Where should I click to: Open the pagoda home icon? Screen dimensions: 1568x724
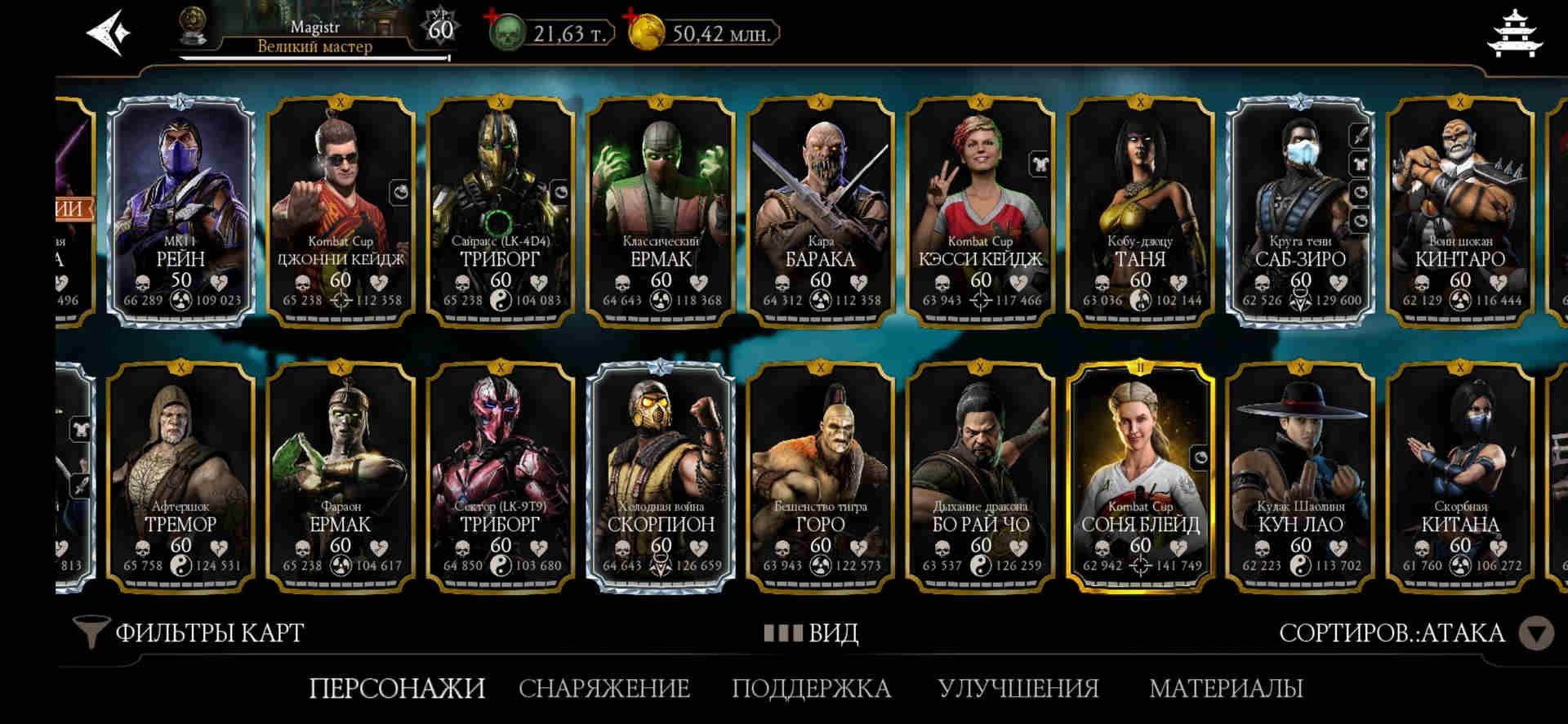pyautogui.click(x=1515, y=34)
